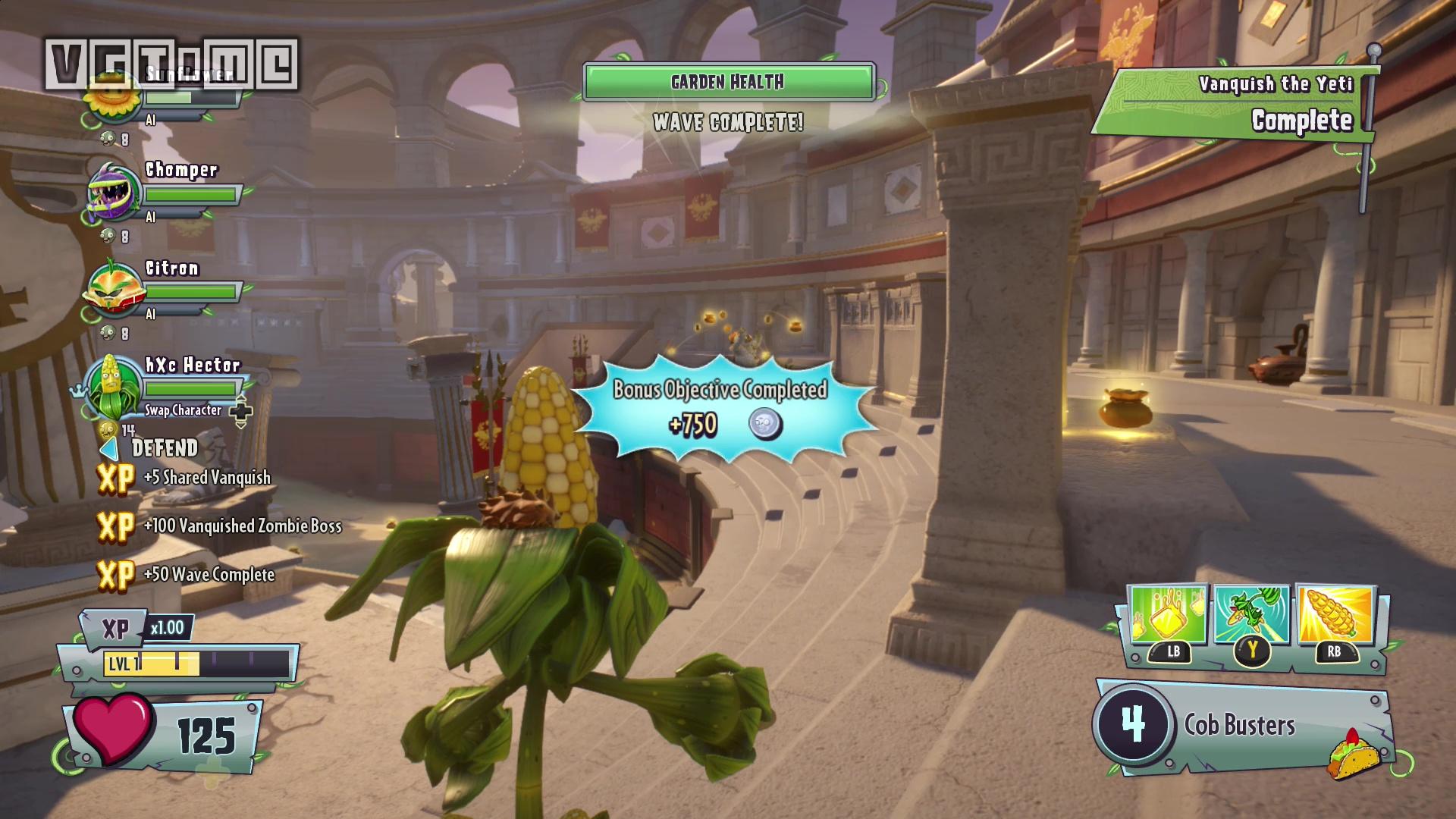Open the Vanquish the Yeti objective banner
Viewport: 1456px width, 819px height.
1236,104
